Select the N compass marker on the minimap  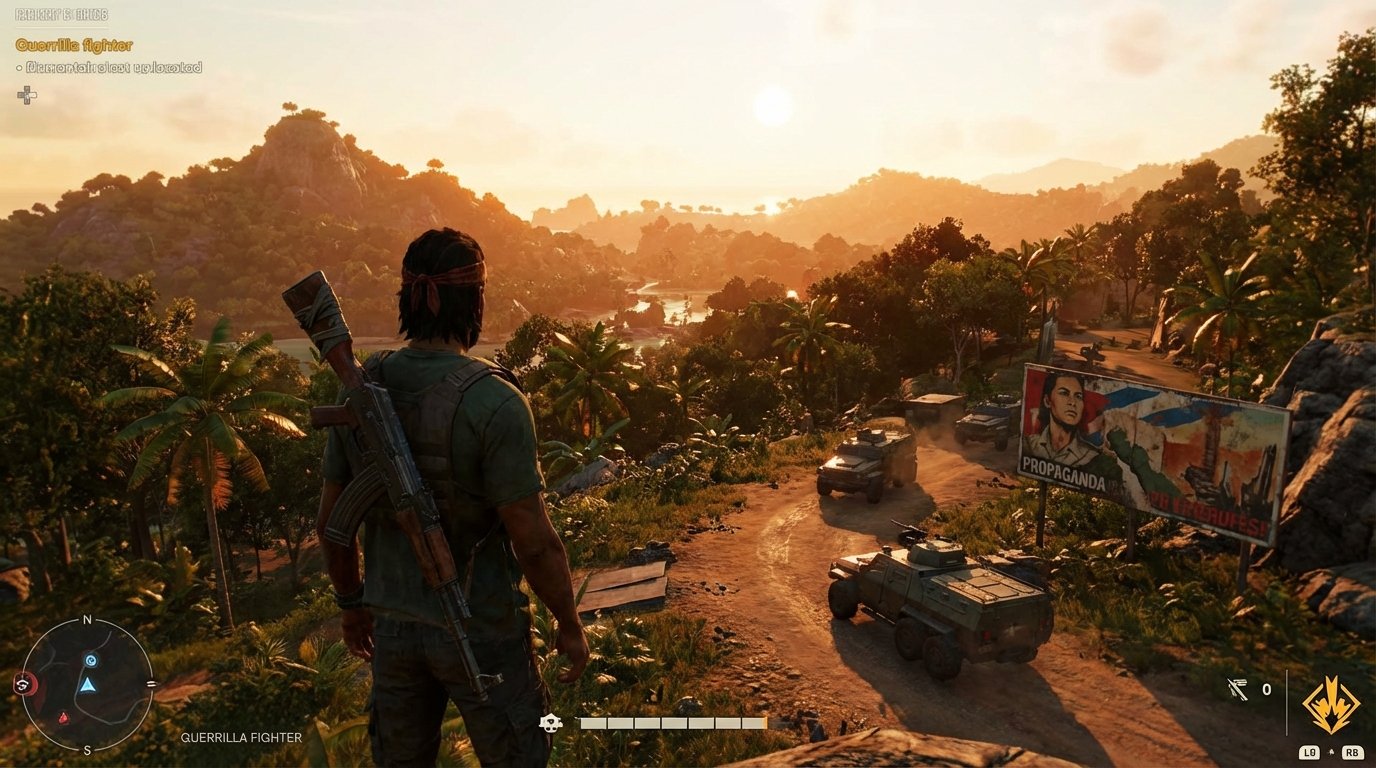pyautogui.click(x=86, y=619)
